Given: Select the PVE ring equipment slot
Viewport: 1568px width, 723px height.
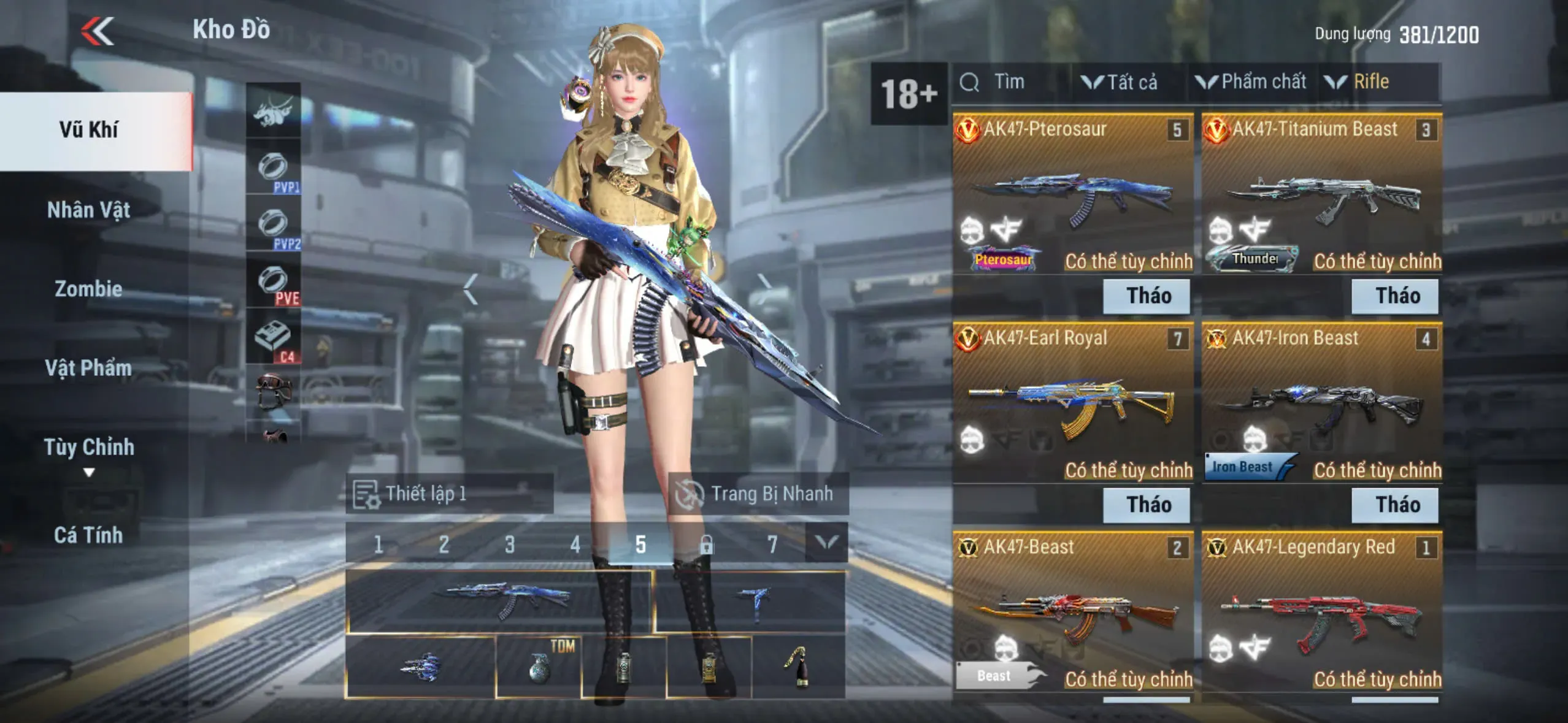Looking at the screenshot, I should point(274,283).
